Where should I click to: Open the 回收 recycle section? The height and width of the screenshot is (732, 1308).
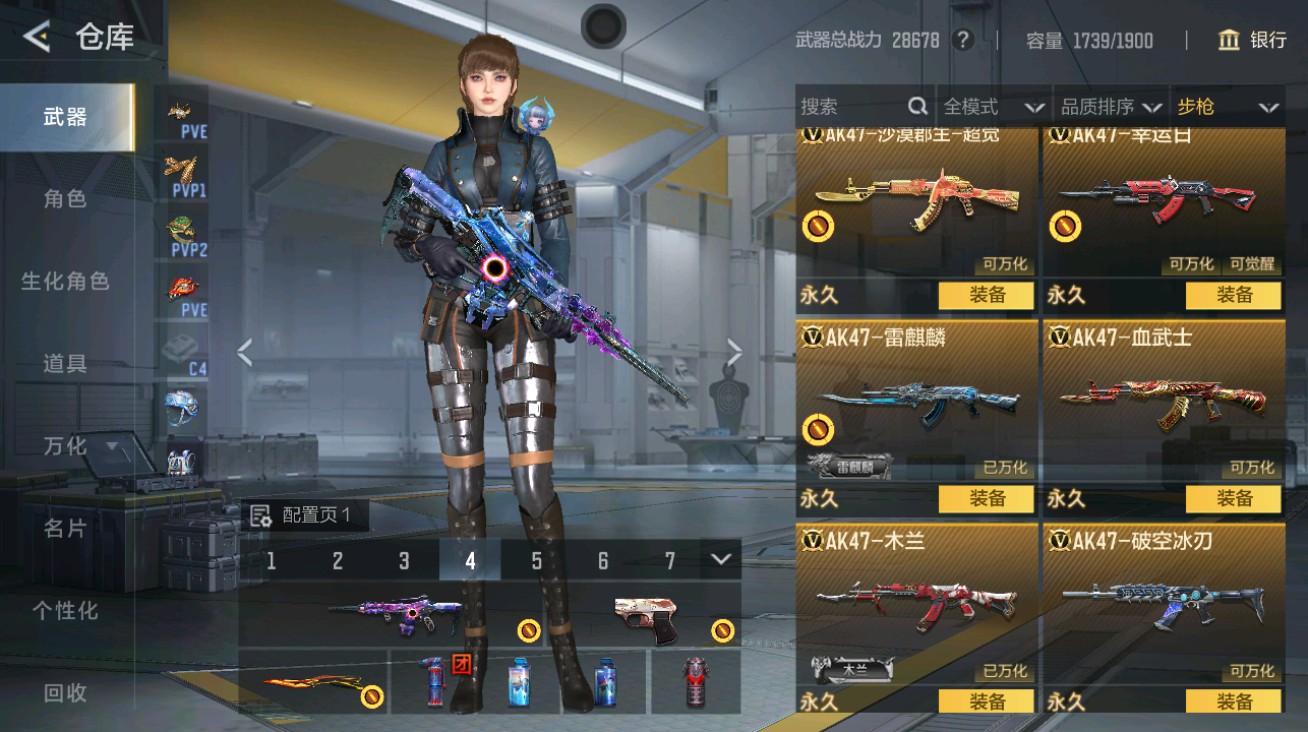point(65,692)
